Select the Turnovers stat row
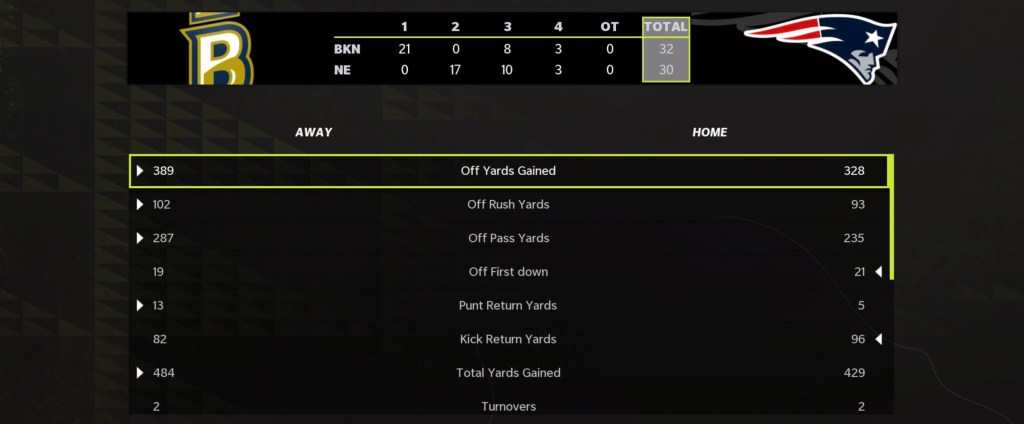This screenshot has width=1024, height=424. point(508,406)
